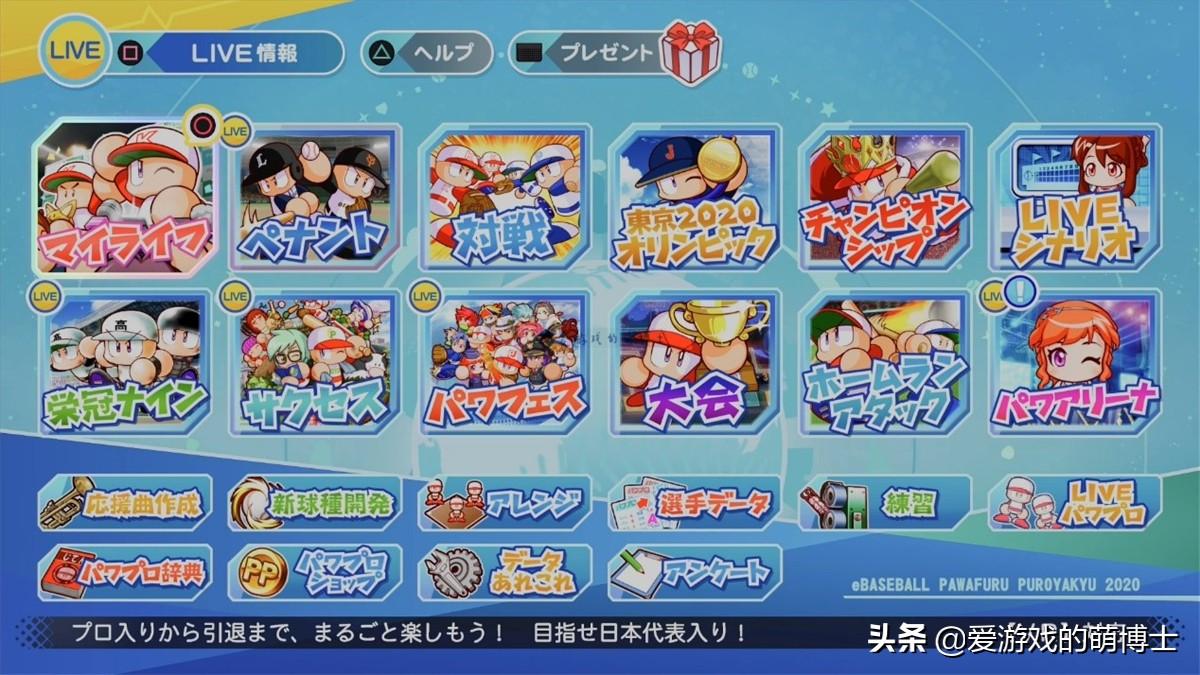Choose the パワアリーナ tile
Image resolution: width=1200 pixels, height=675 pixels.
pyautogui.click(x=1075, y=363)
